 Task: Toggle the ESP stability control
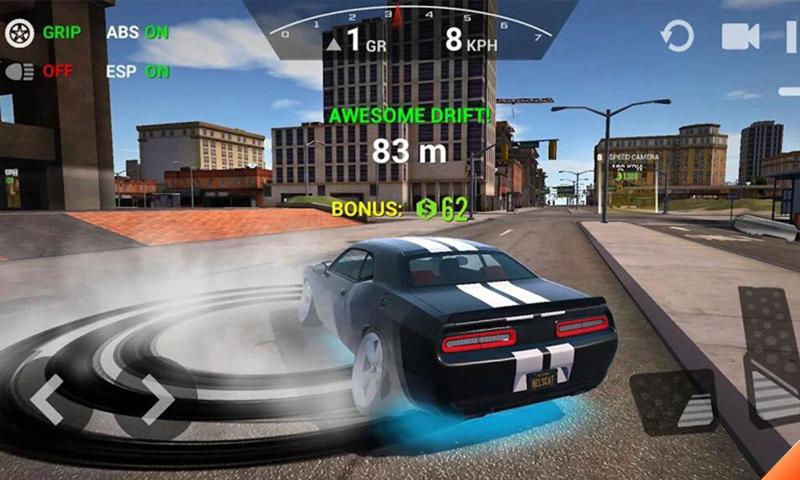pos(137,71)
